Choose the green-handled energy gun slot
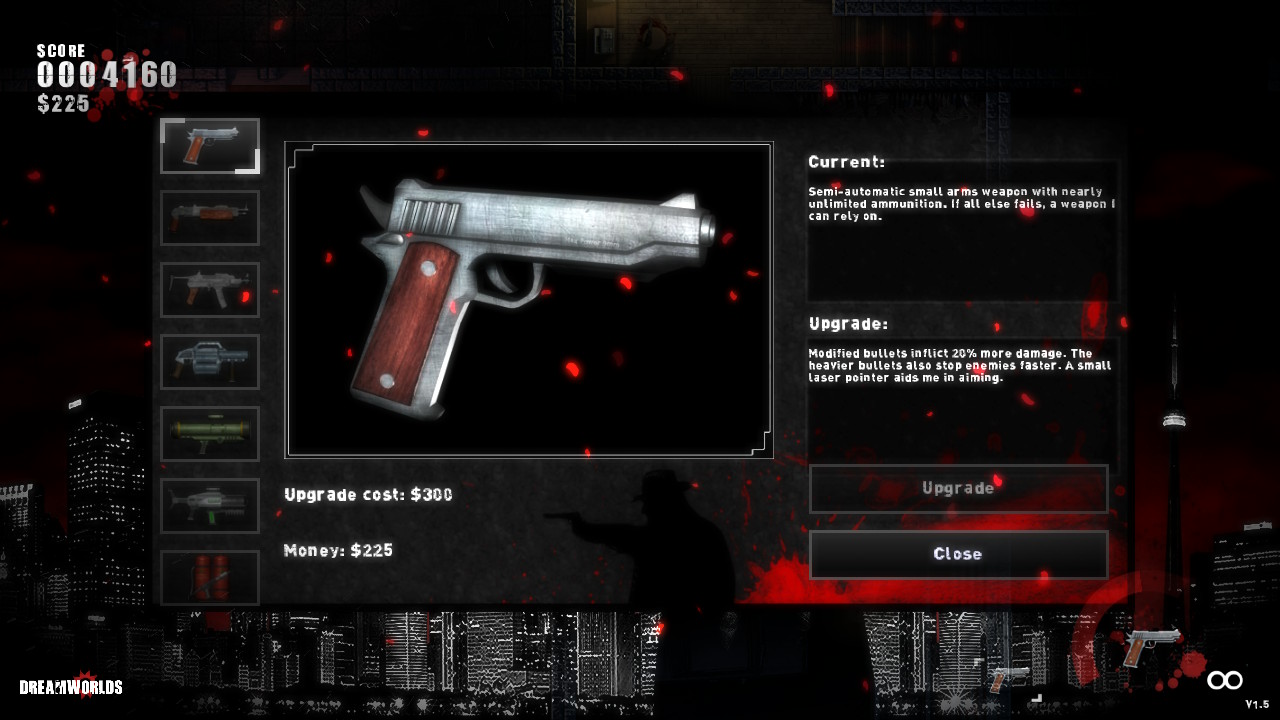The width and height of the screenshot is (1280, 720). pyautogui.click(x=210, y=506)
